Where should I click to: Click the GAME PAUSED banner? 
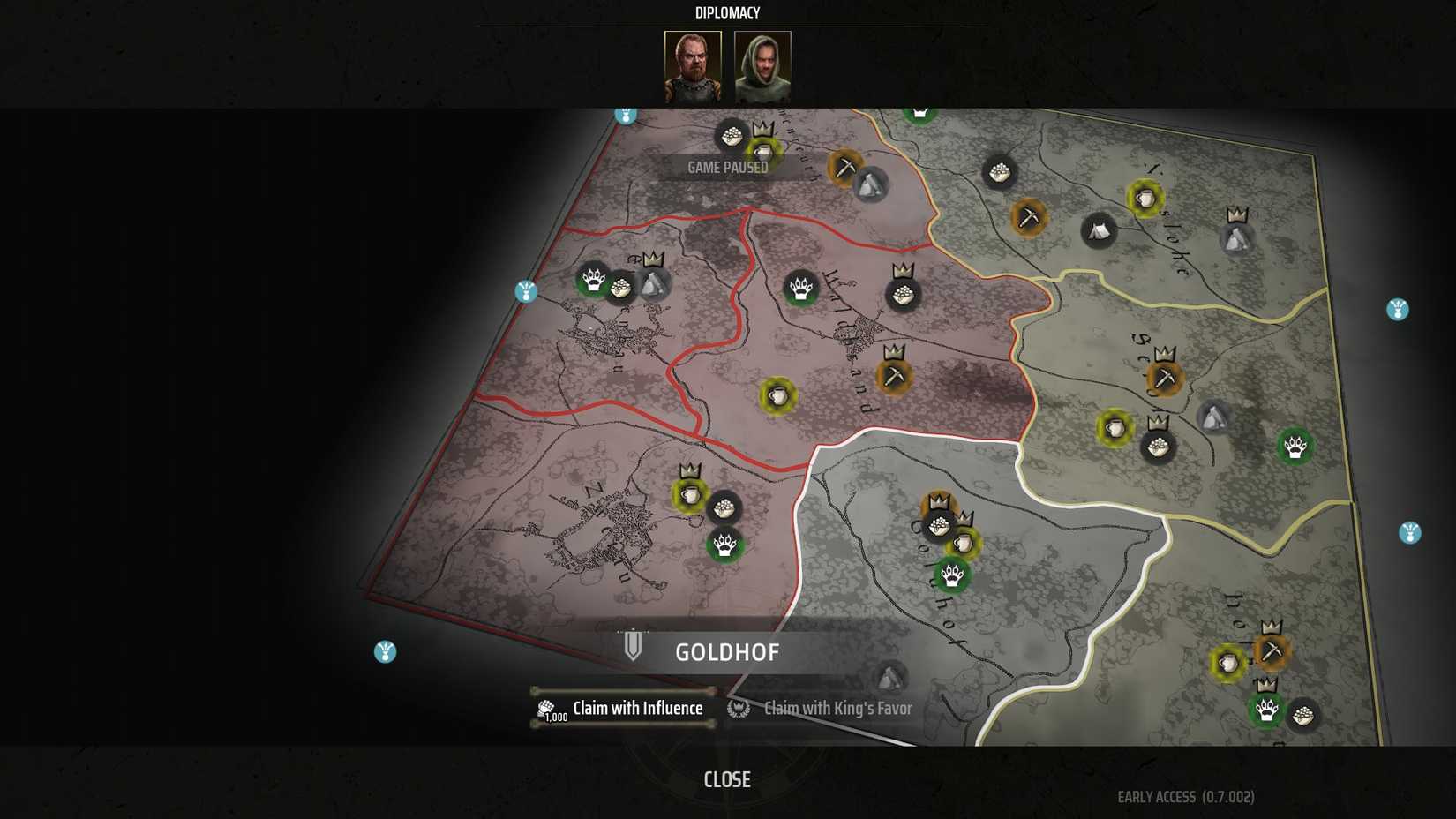coord(730,168)
